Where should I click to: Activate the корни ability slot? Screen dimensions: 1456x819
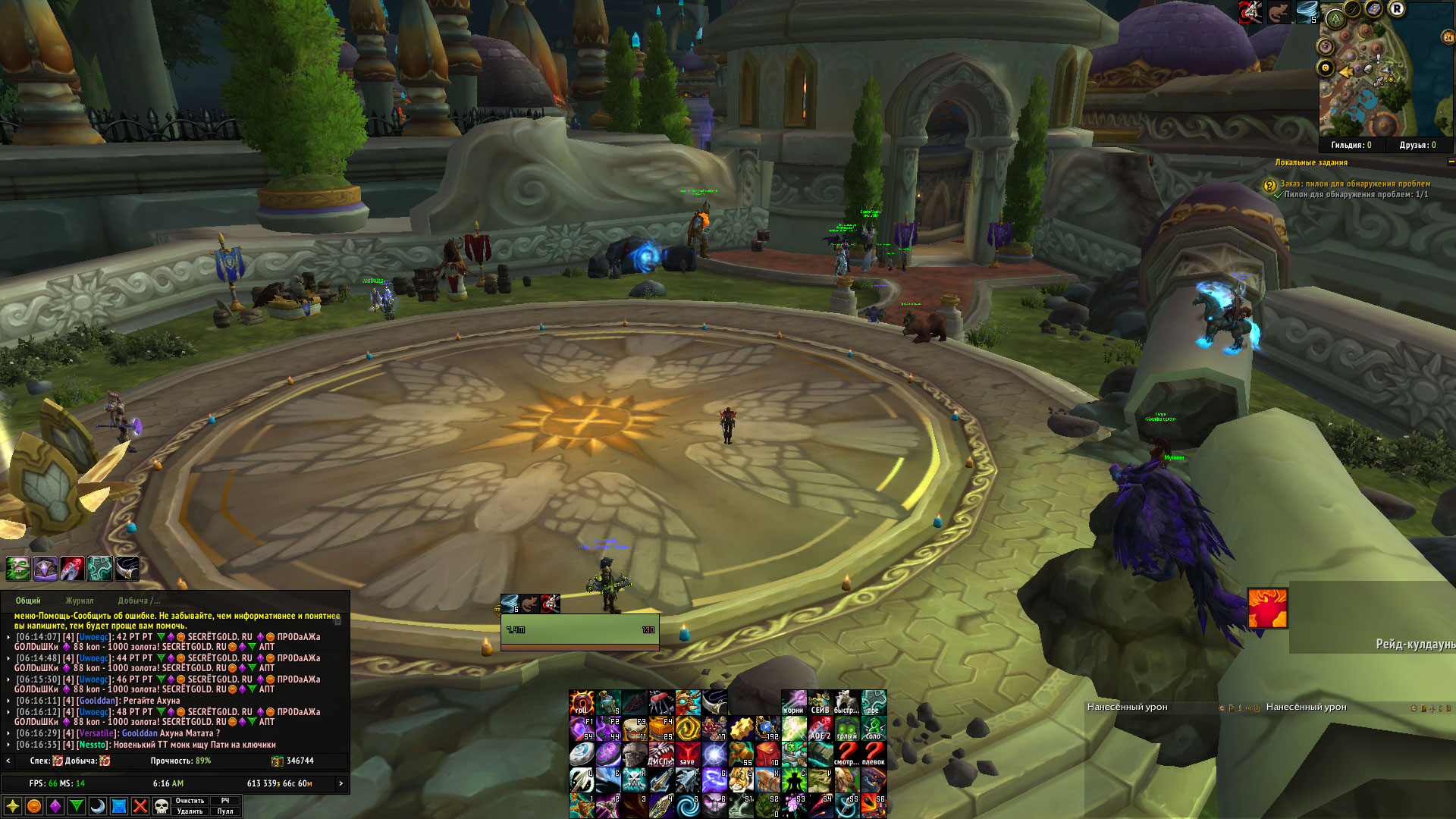(x=794, y=703)
